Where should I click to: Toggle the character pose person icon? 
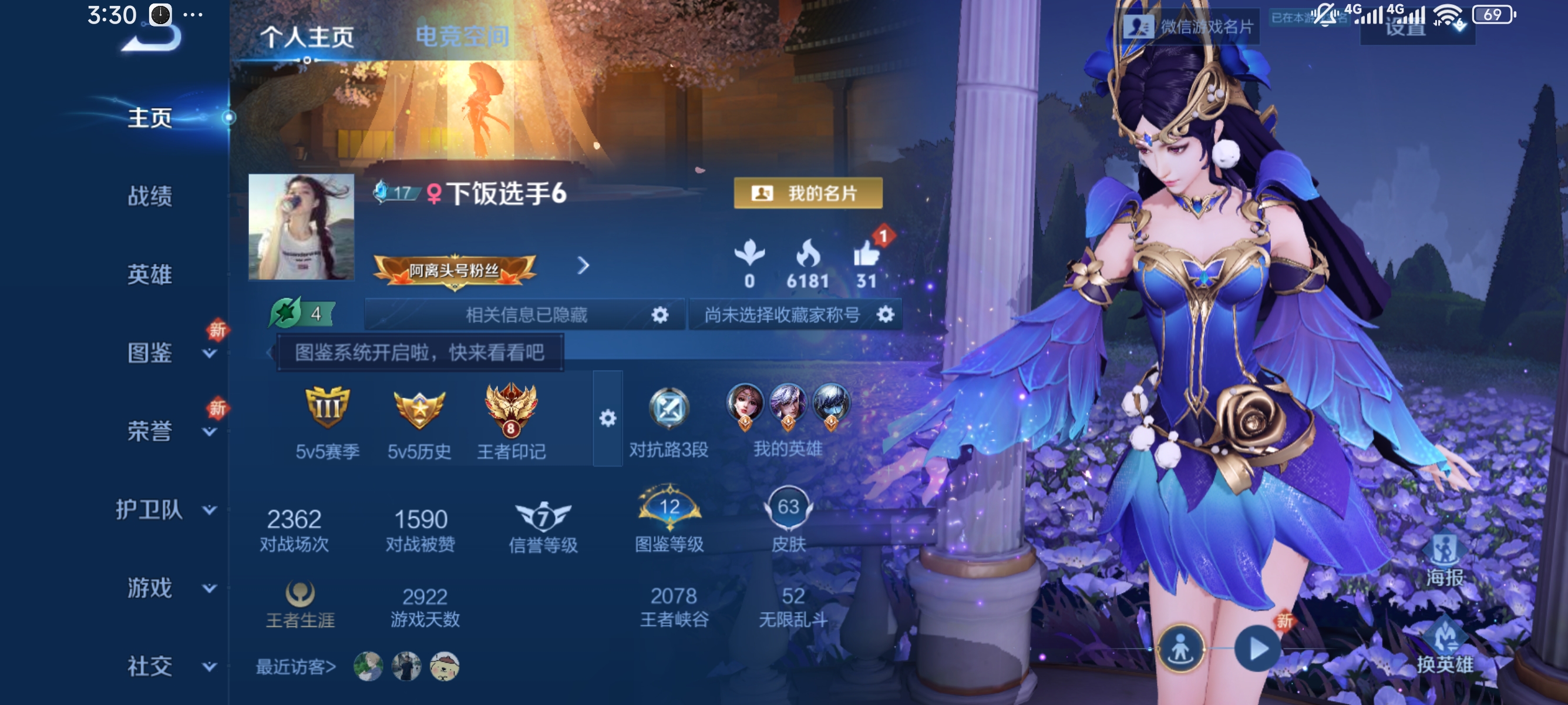click(x=1181, y=649)
